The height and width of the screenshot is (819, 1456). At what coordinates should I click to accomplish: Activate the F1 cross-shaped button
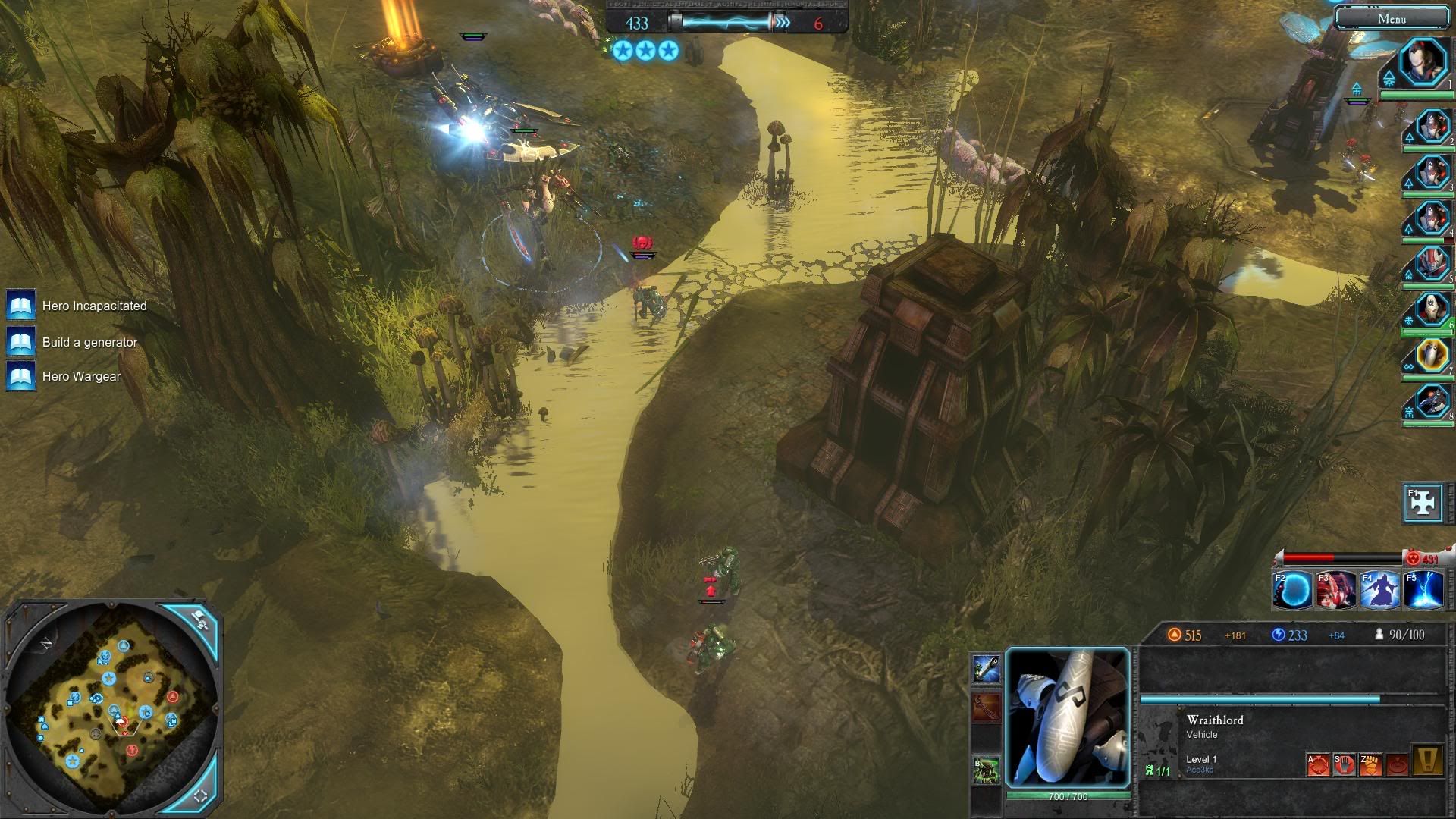(1423, 503)
